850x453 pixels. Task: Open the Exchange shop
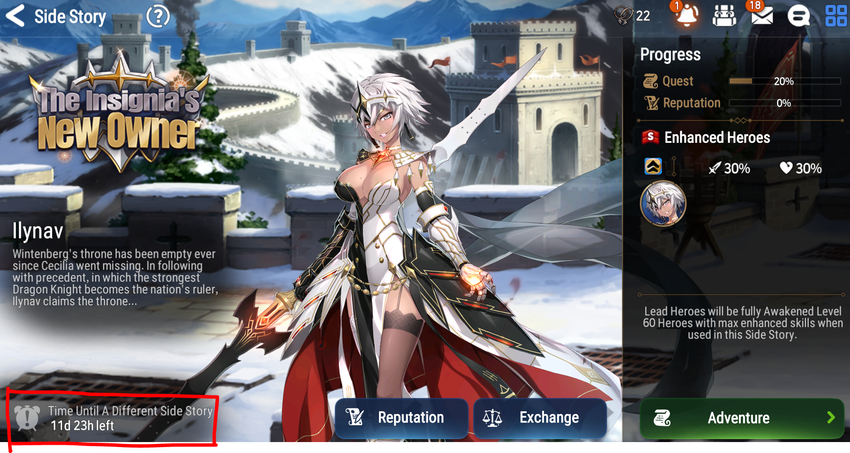[x=540, y=418]
